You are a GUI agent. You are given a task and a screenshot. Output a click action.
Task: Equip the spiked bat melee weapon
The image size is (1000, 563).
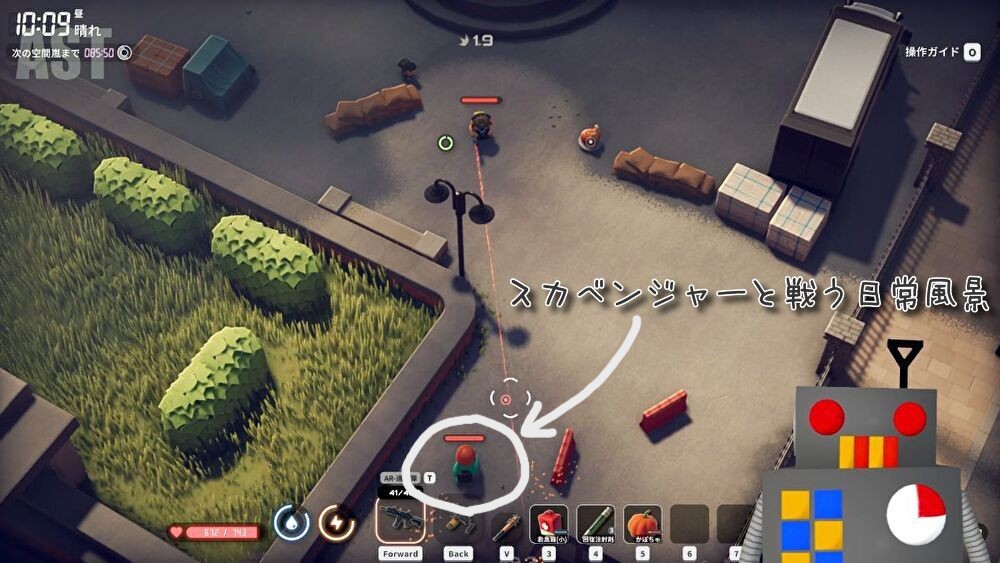coord(507,522)
